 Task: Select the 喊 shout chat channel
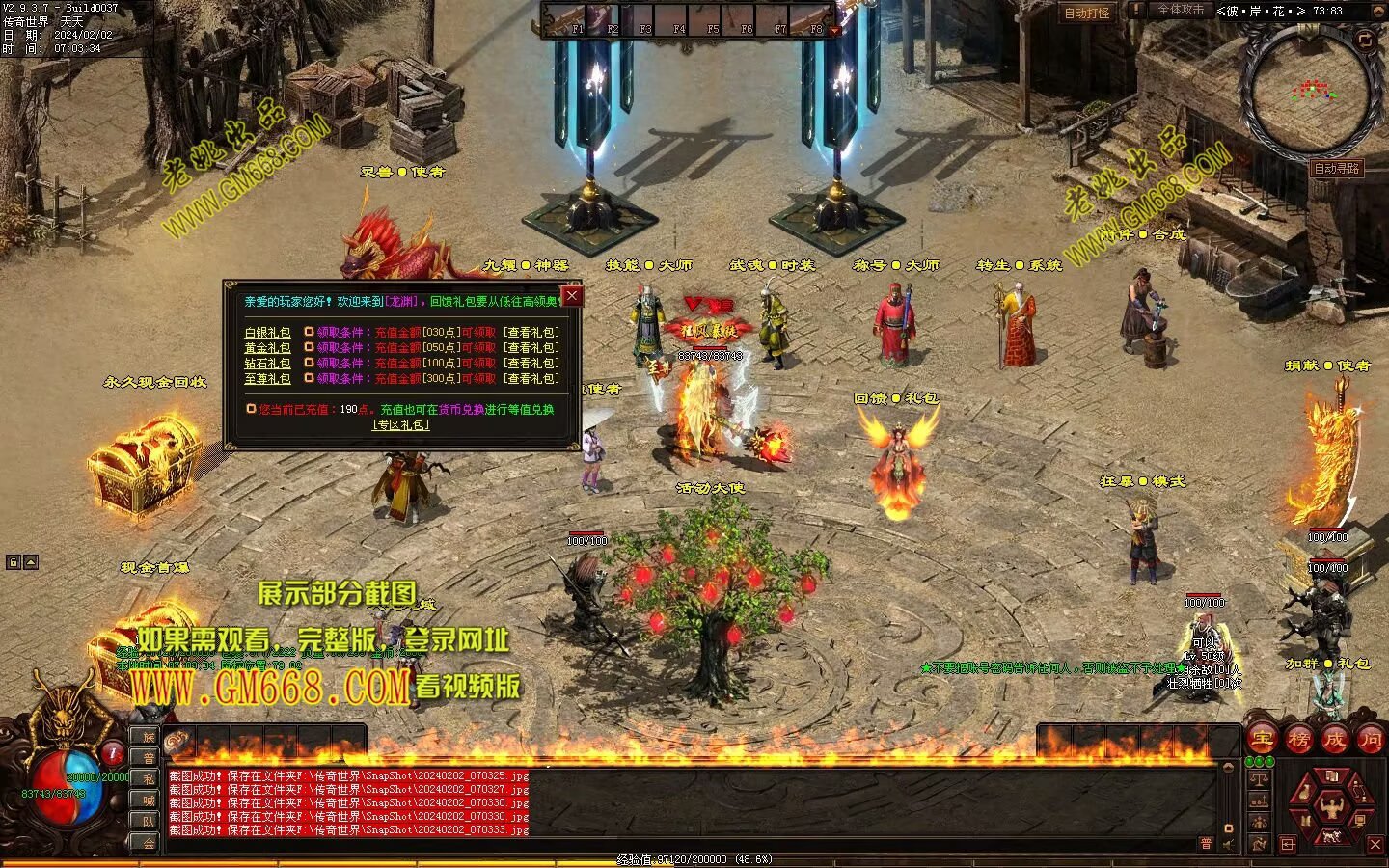(149, 800)
